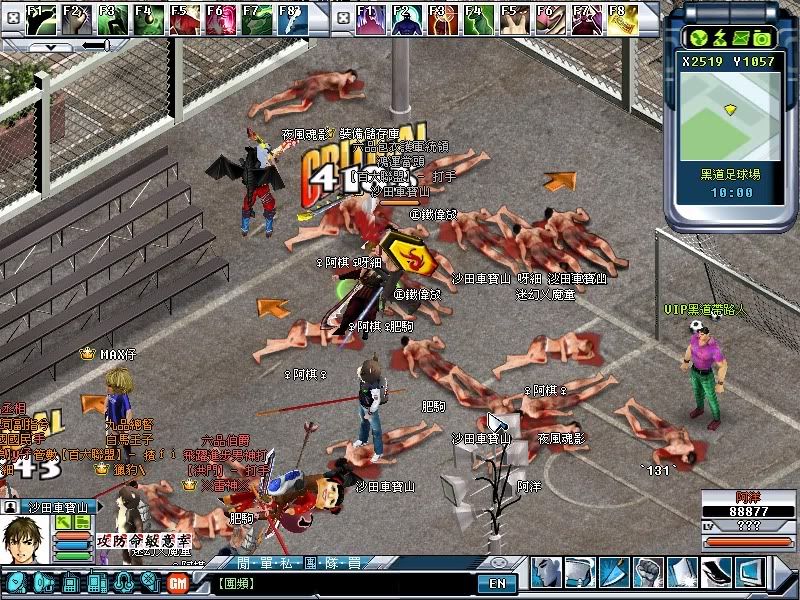This screenshot has height=600, width=800.
Task: Close the left skill hotbar
Action: [11, 16]
